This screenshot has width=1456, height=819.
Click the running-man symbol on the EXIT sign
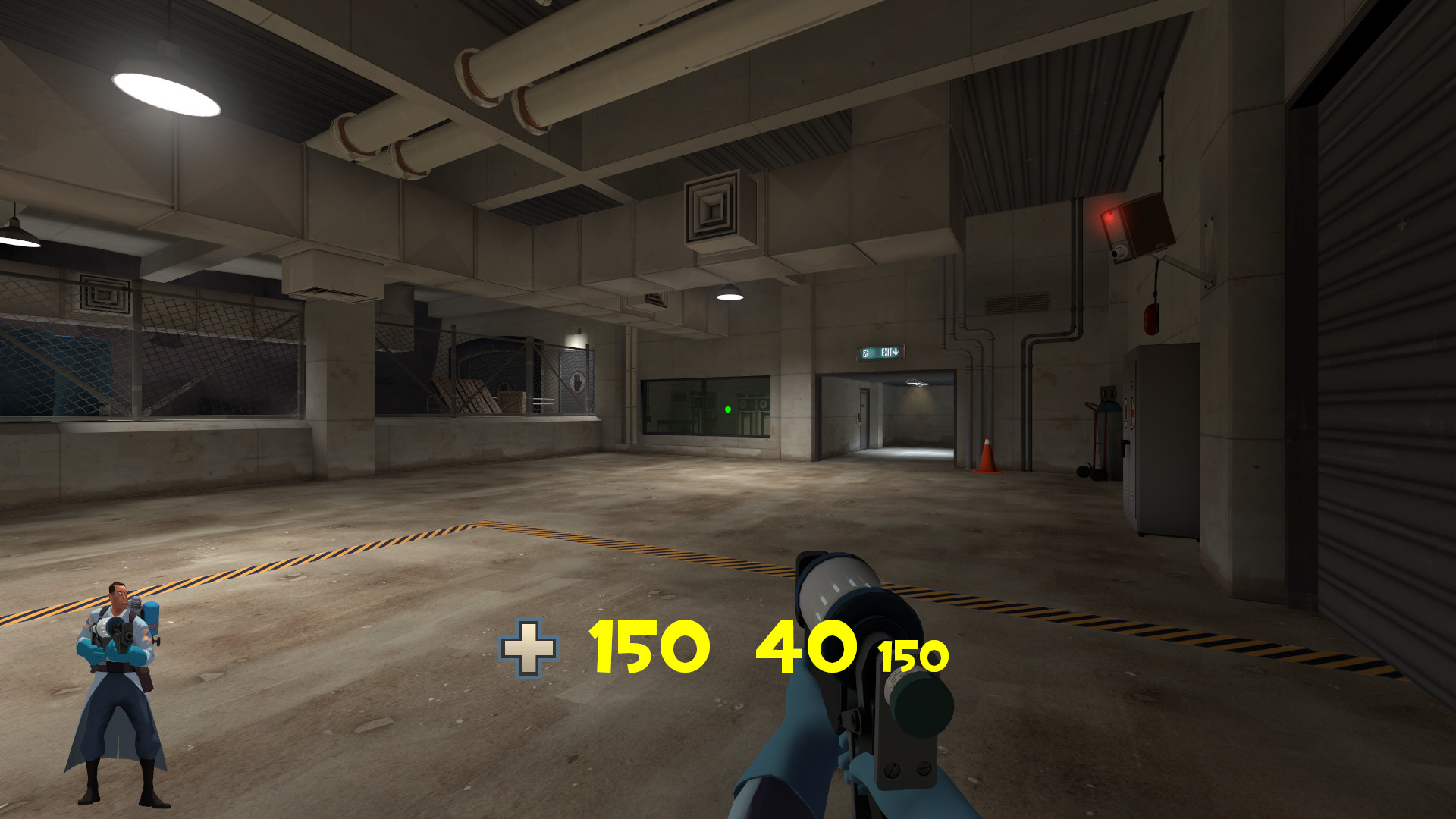pos(865,353)
